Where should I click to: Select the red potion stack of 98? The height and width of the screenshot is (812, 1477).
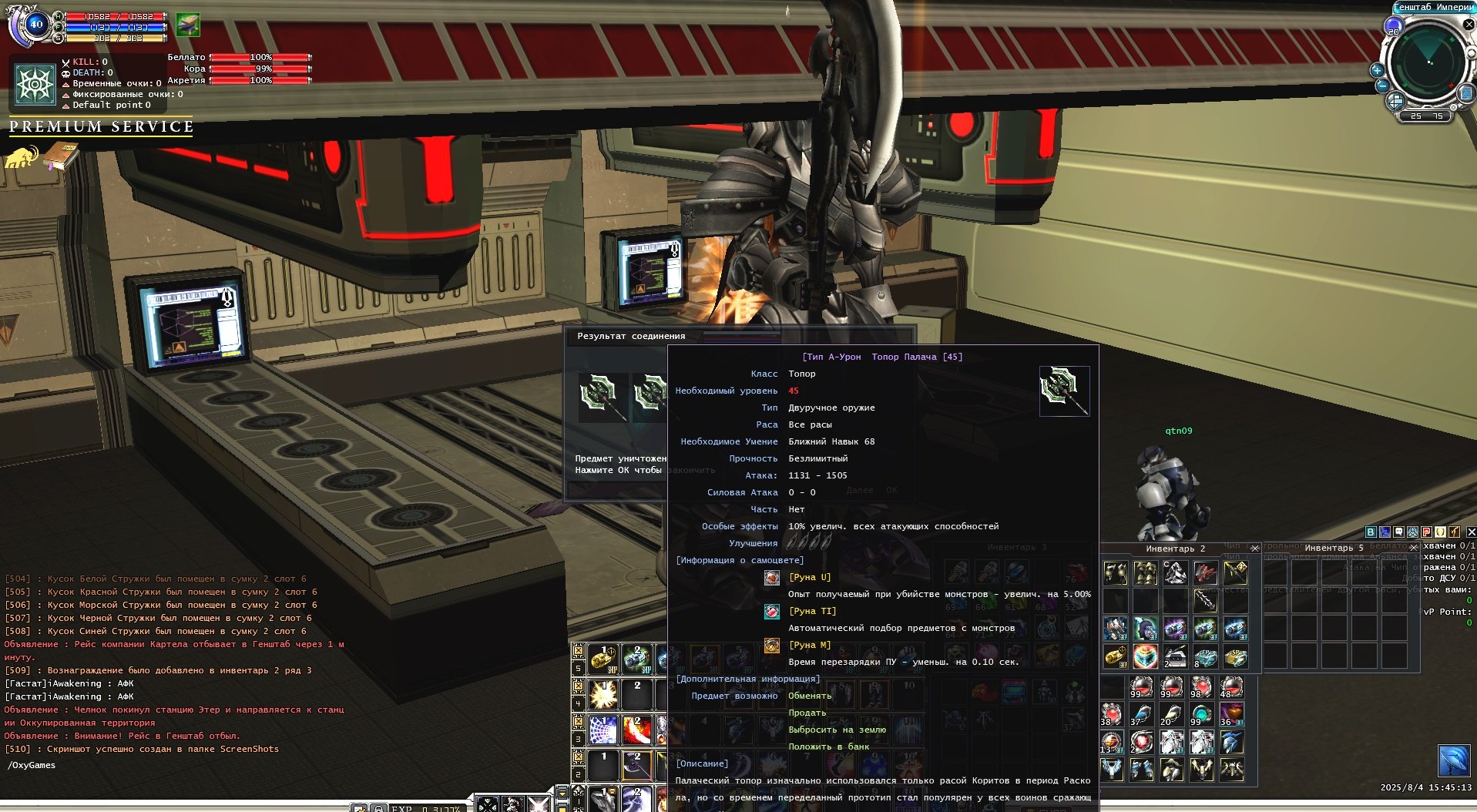click(1200, 687)
